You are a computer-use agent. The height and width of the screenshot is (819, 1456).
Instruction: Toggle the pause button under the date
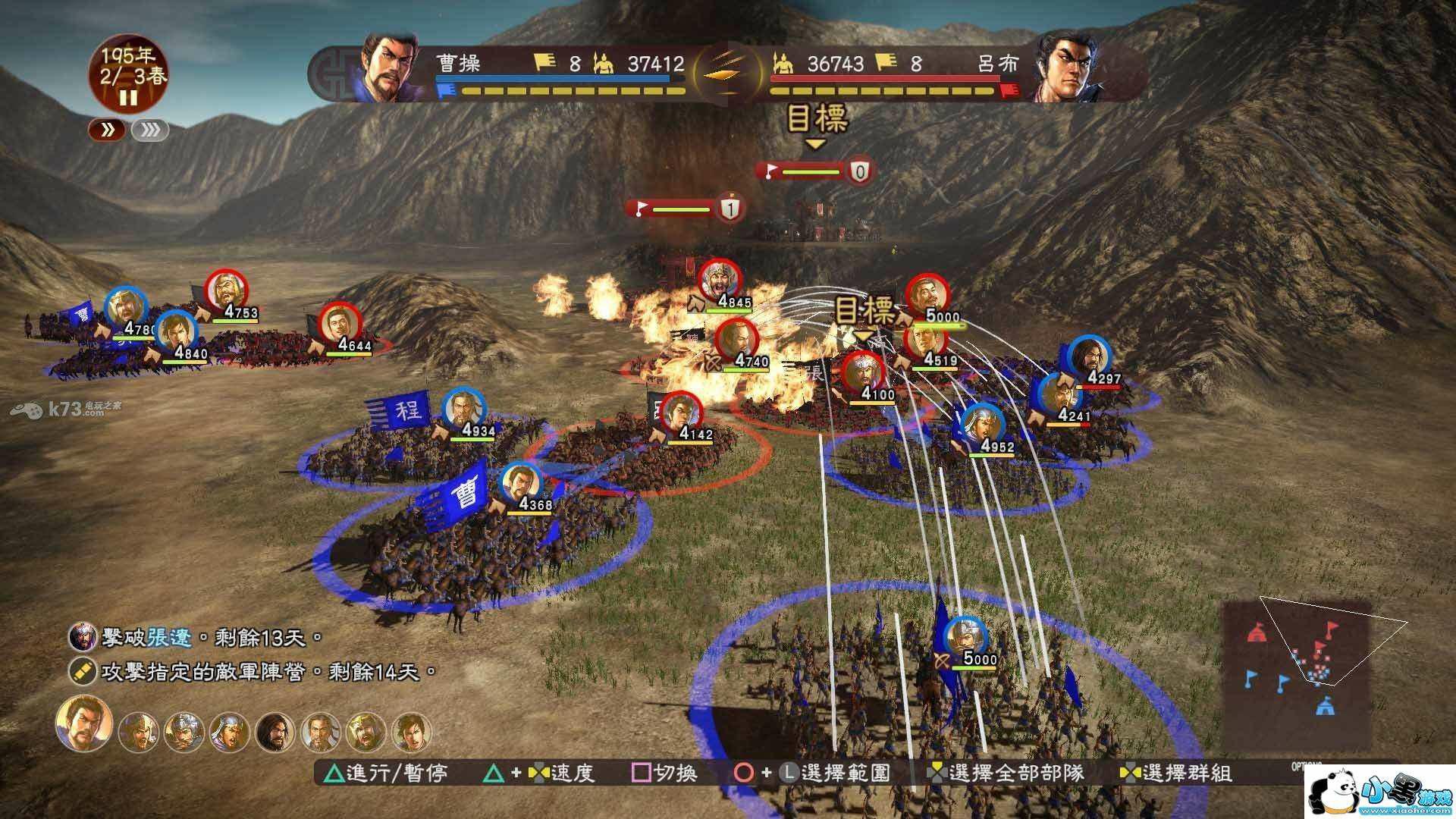[x=128, y=97]
